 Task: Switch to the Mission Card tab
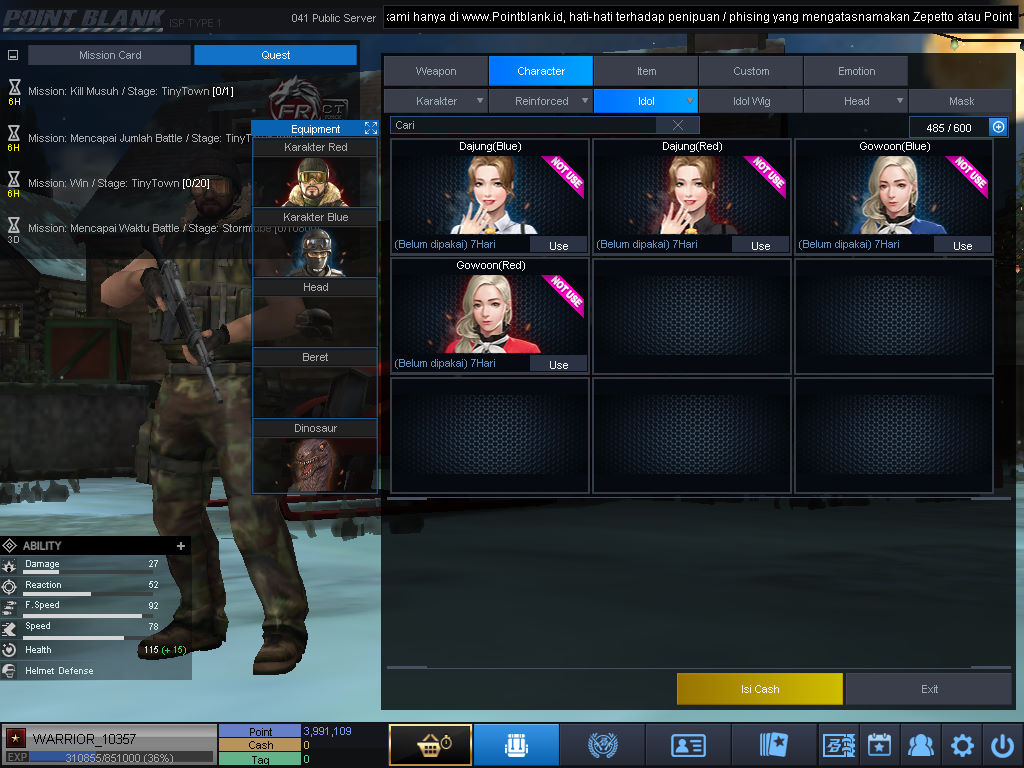click(110, 55)
